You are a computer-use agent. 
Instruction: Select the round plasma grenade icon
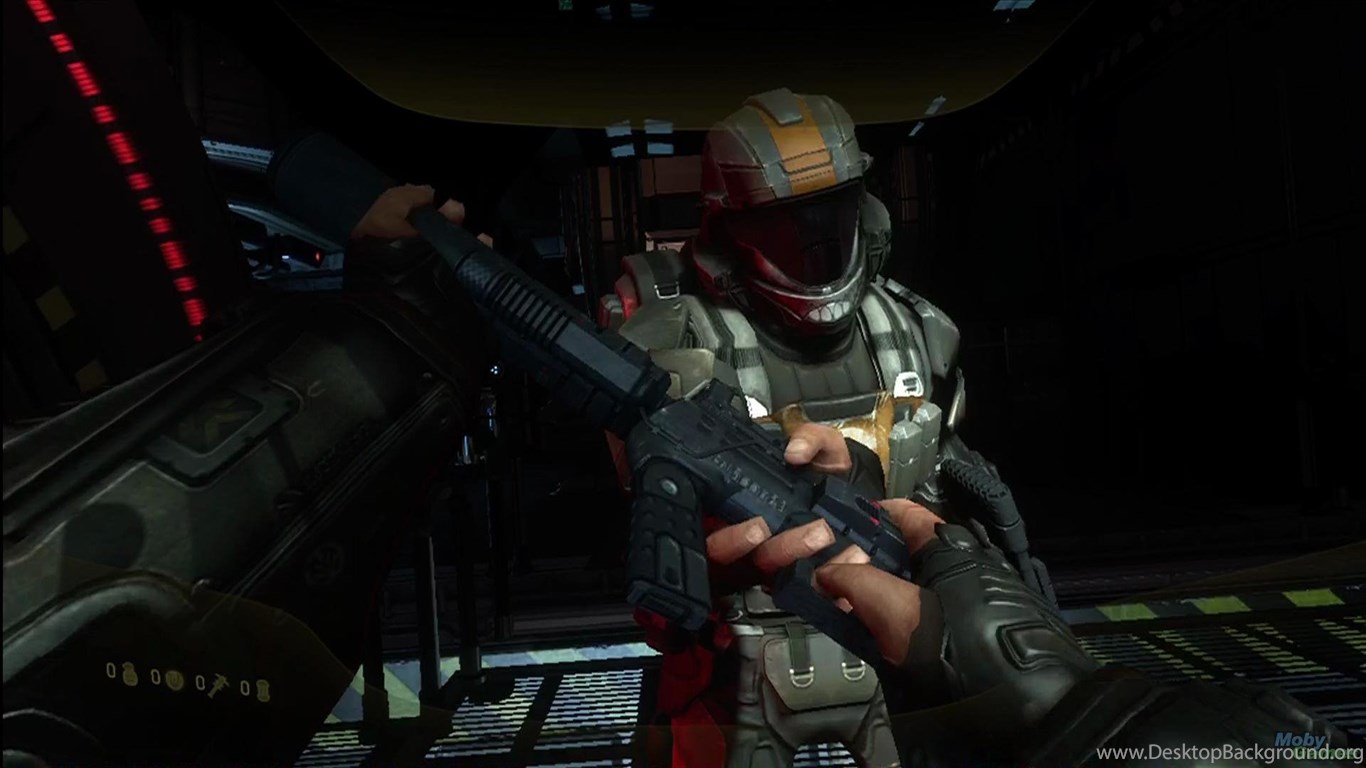click(175, 681)
